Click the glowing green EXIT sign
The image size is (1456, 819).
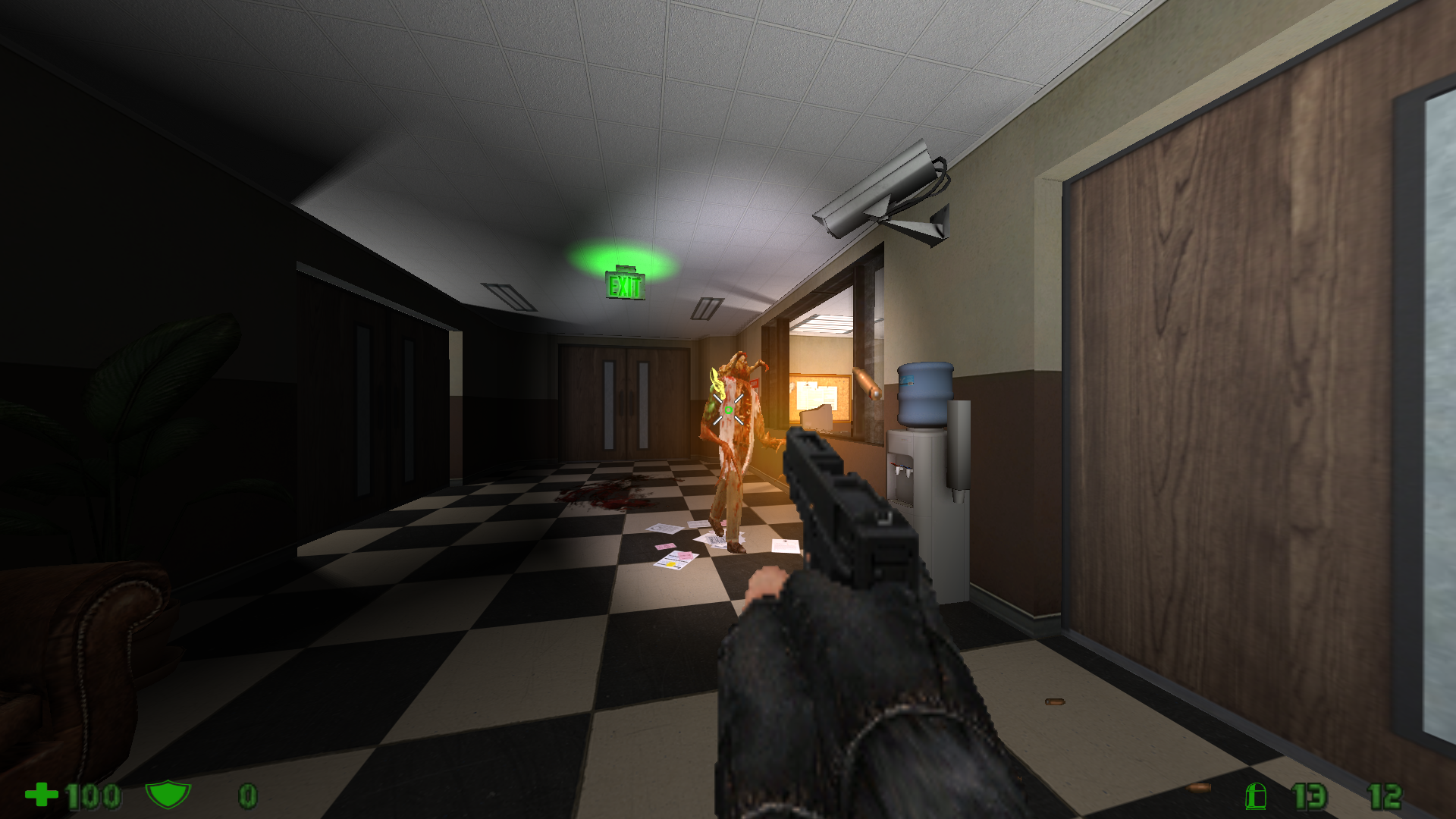626,287
